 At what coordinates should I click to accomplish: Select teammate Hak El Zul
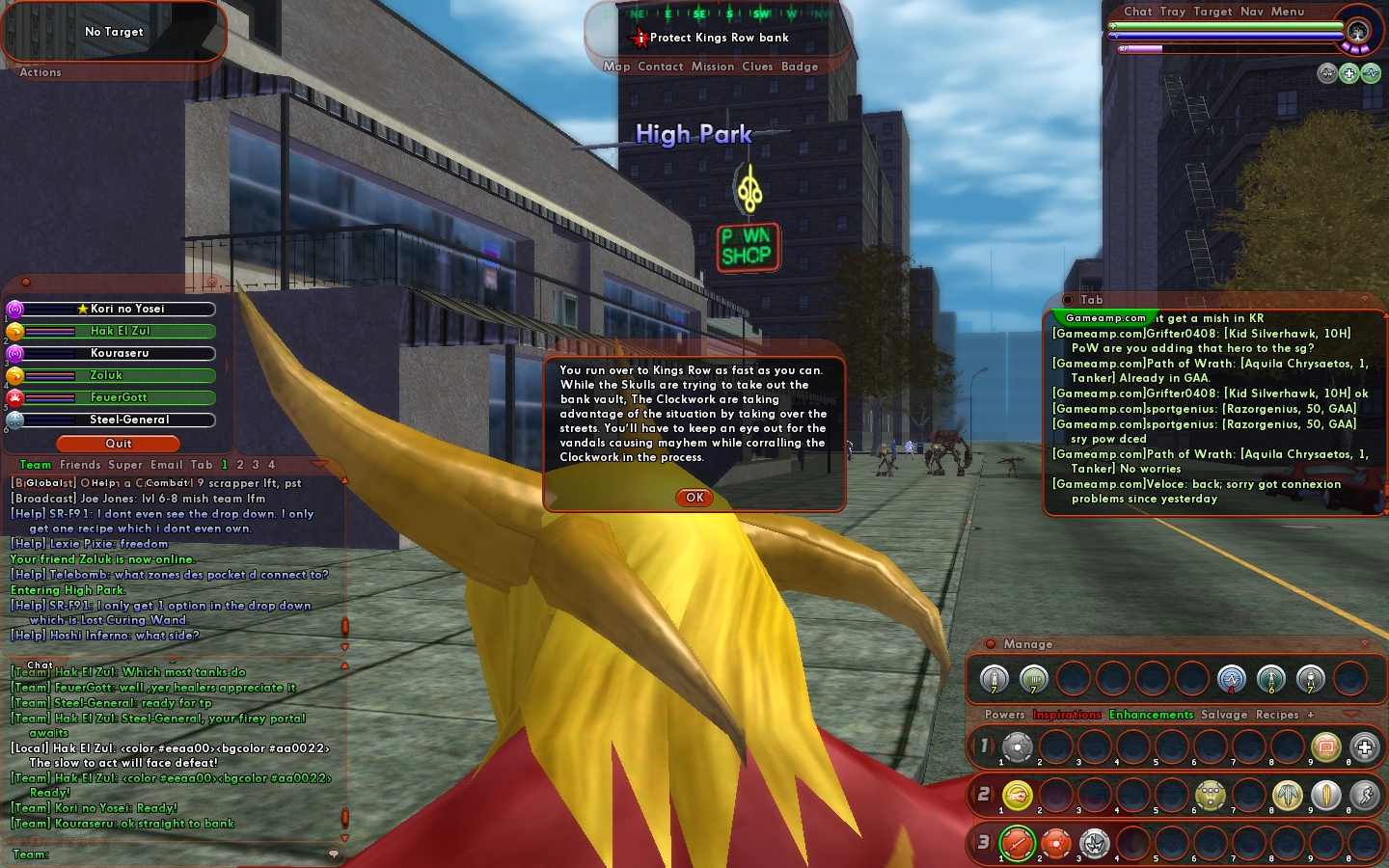click(120, 331)
